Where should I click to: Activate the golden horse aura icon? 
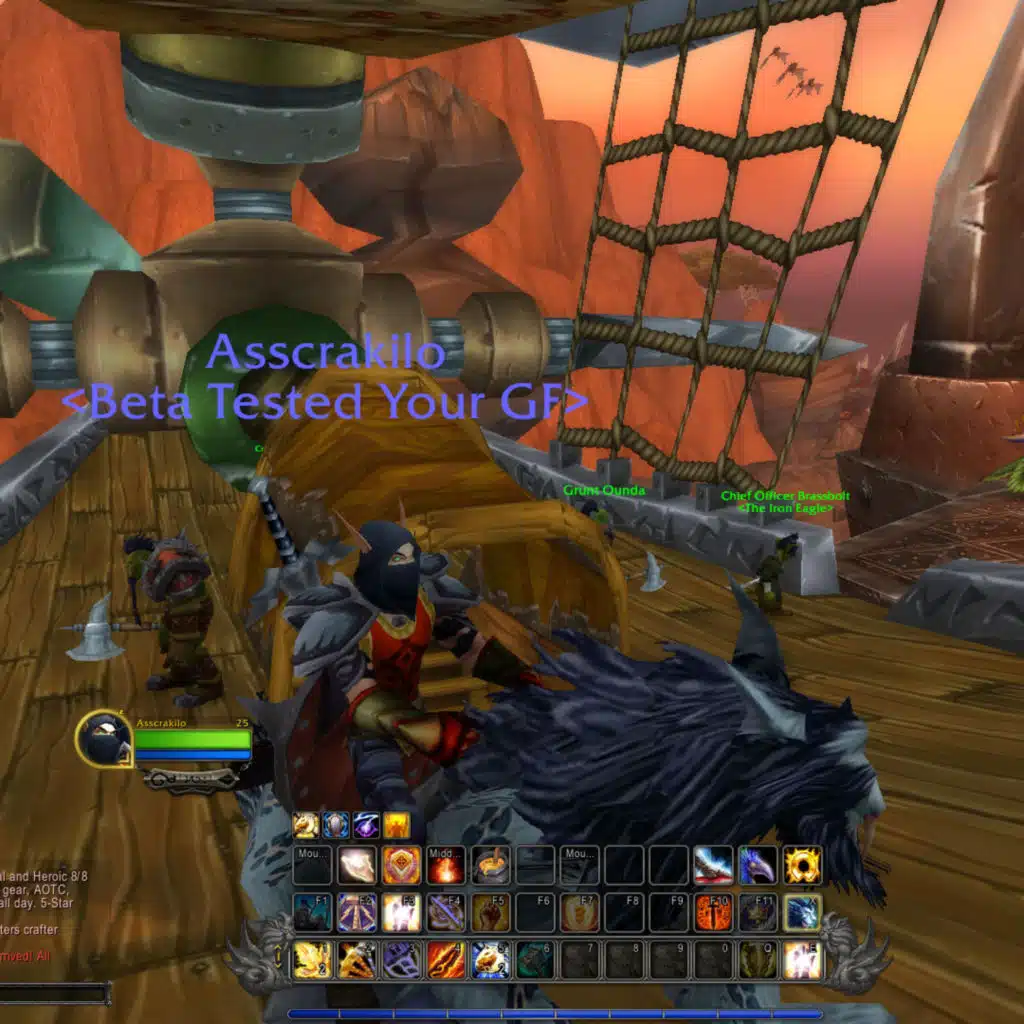[306, 825]
